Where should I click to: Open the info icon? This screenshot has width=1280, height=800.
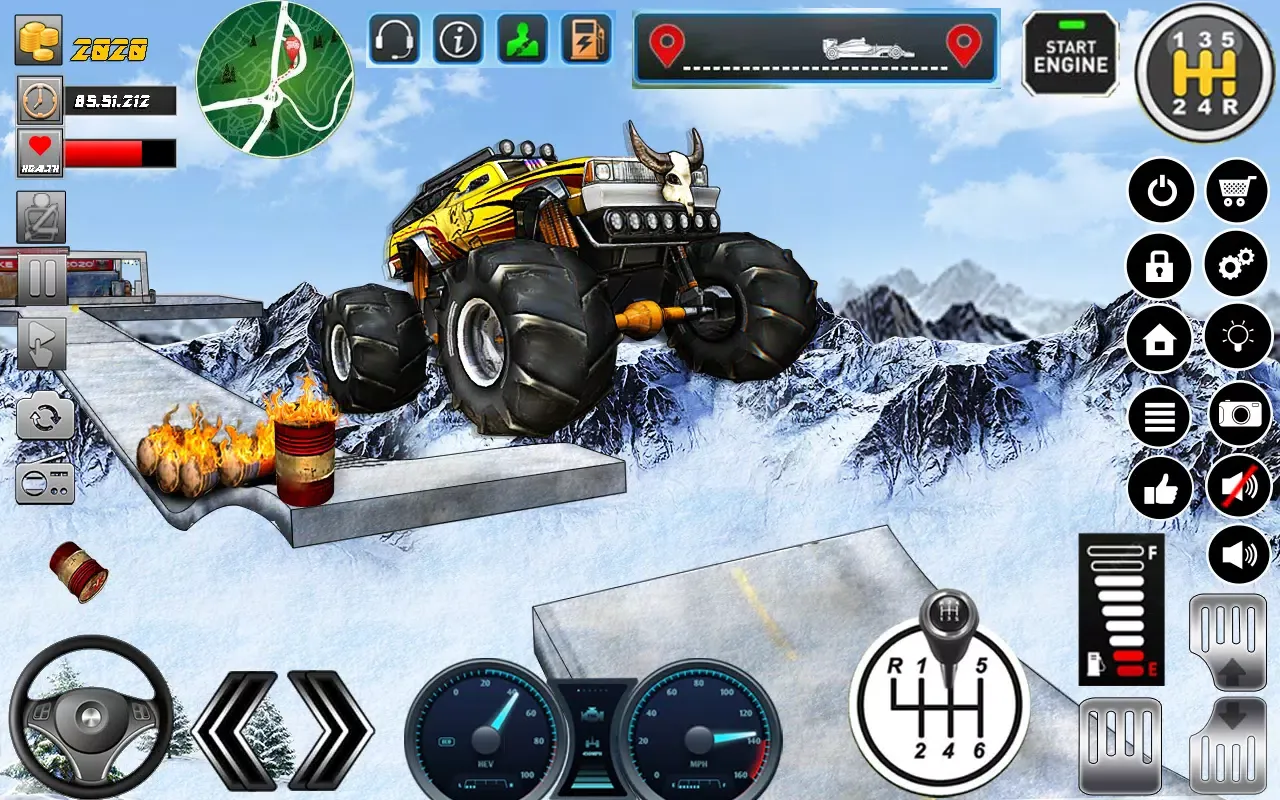point(458,40)
